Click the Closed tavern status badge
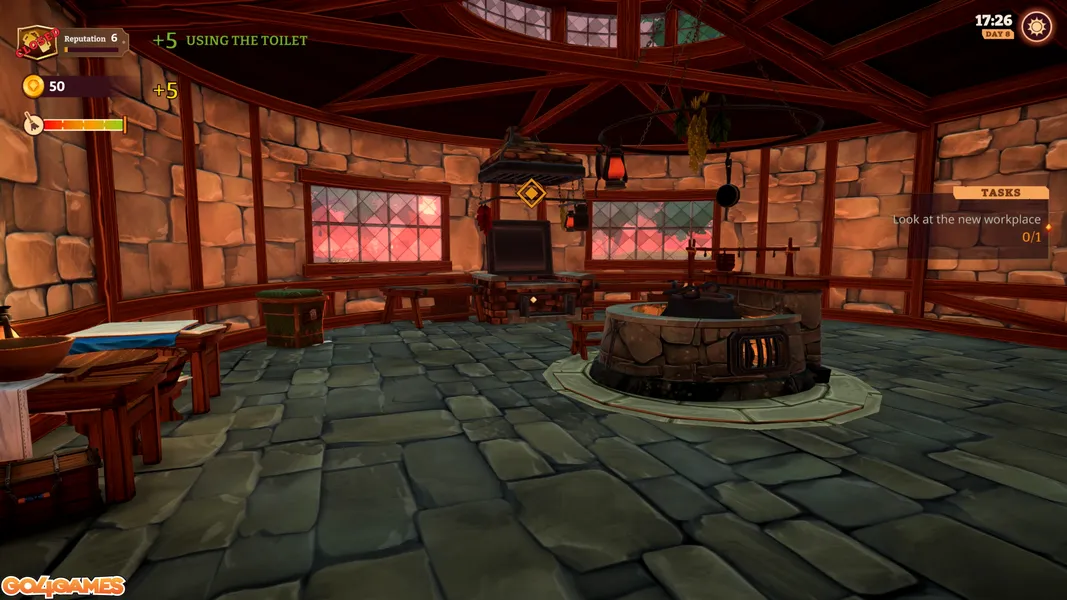Viewport: 1067px width, 600px height. click(x=36, y=43)
